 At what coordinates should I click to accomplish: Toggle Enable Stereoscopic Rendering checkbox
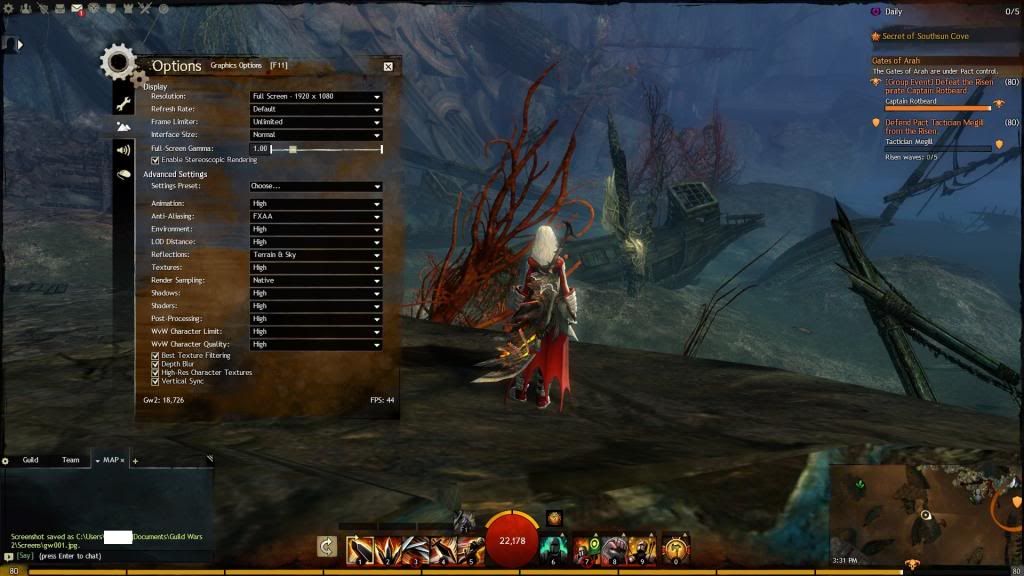(155, 160)
